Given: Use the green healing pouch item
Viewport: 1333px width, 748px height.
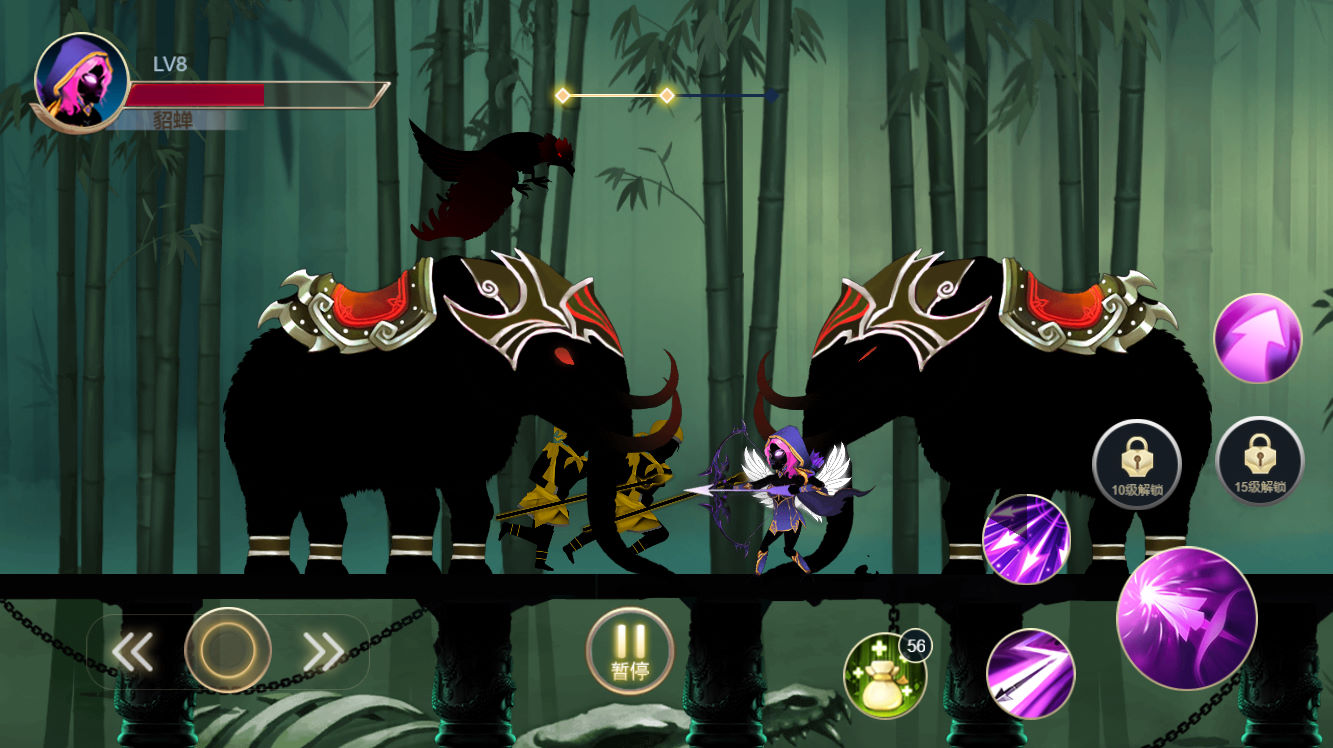Looking at the screenshot, I should 884,676.
